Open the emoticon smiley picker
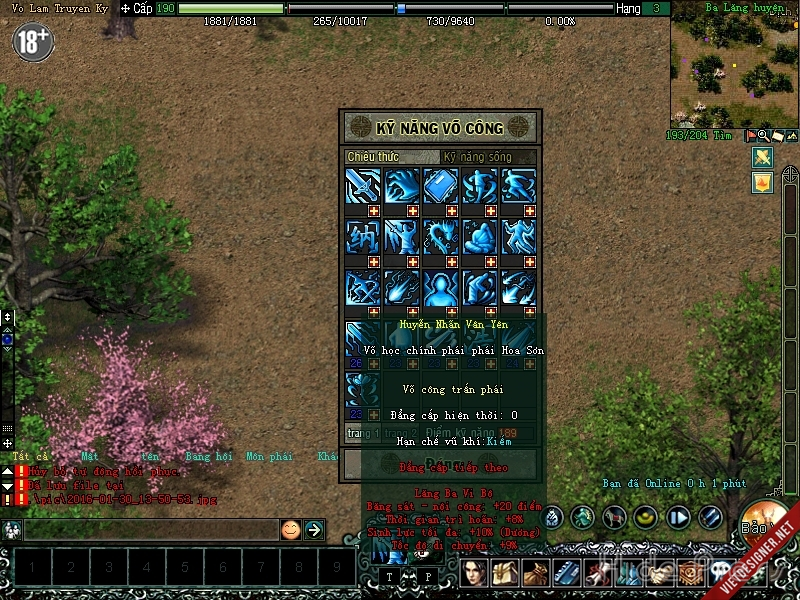800x600 pixels. point(290,530)
